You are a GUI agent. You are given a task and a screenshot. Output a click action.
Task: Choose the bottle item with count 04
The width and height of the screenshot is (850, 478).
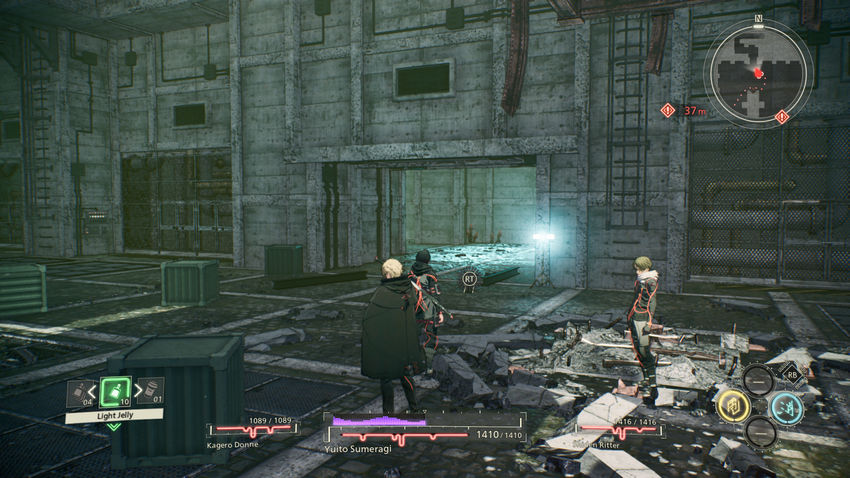[x=76, y=391]
